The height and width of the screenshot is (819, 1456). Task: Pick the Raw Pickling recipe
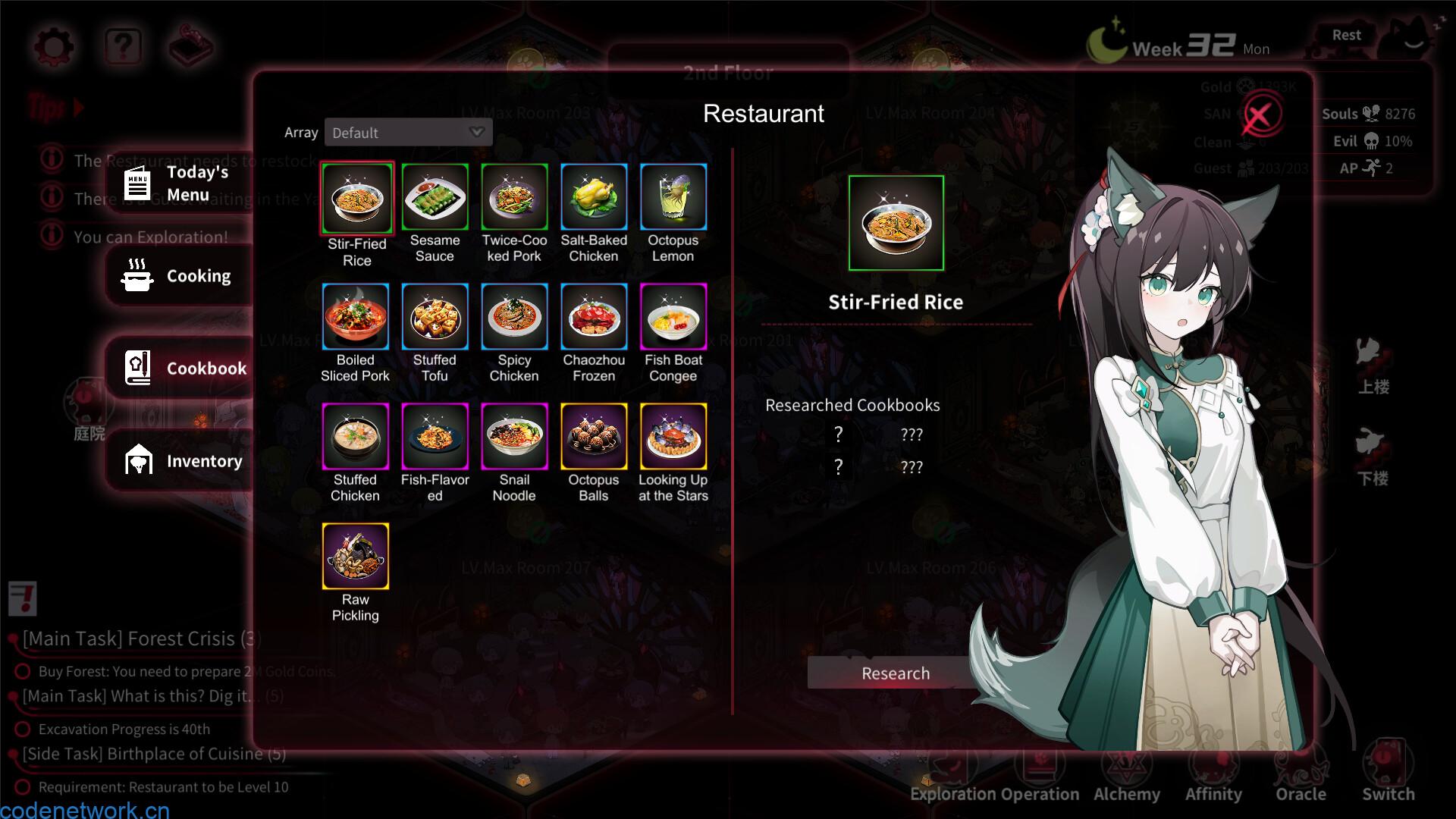(x=356, y=557)
